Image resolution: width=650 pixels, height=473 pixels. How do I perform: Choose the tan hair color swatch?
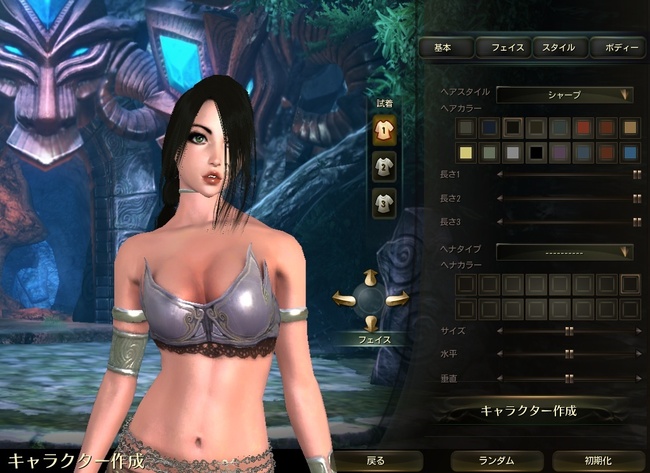pyautogui.click(x=630, y=127)
